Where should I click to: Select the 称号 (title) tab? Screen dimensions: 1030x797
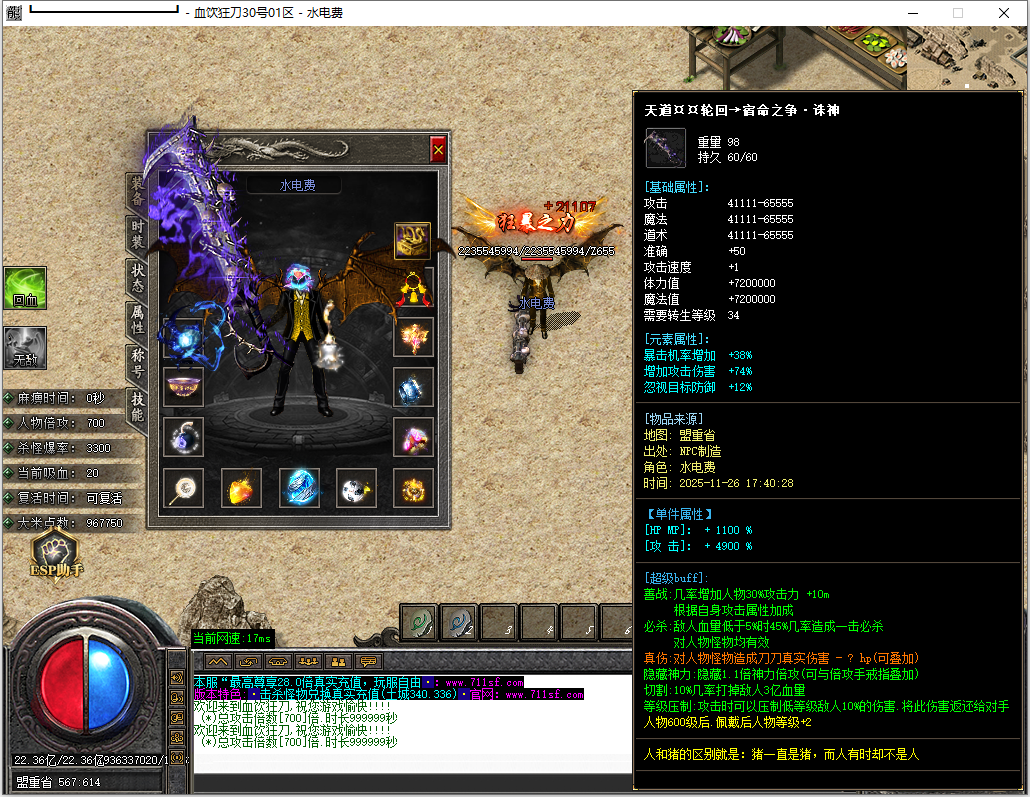pos(137,361)
